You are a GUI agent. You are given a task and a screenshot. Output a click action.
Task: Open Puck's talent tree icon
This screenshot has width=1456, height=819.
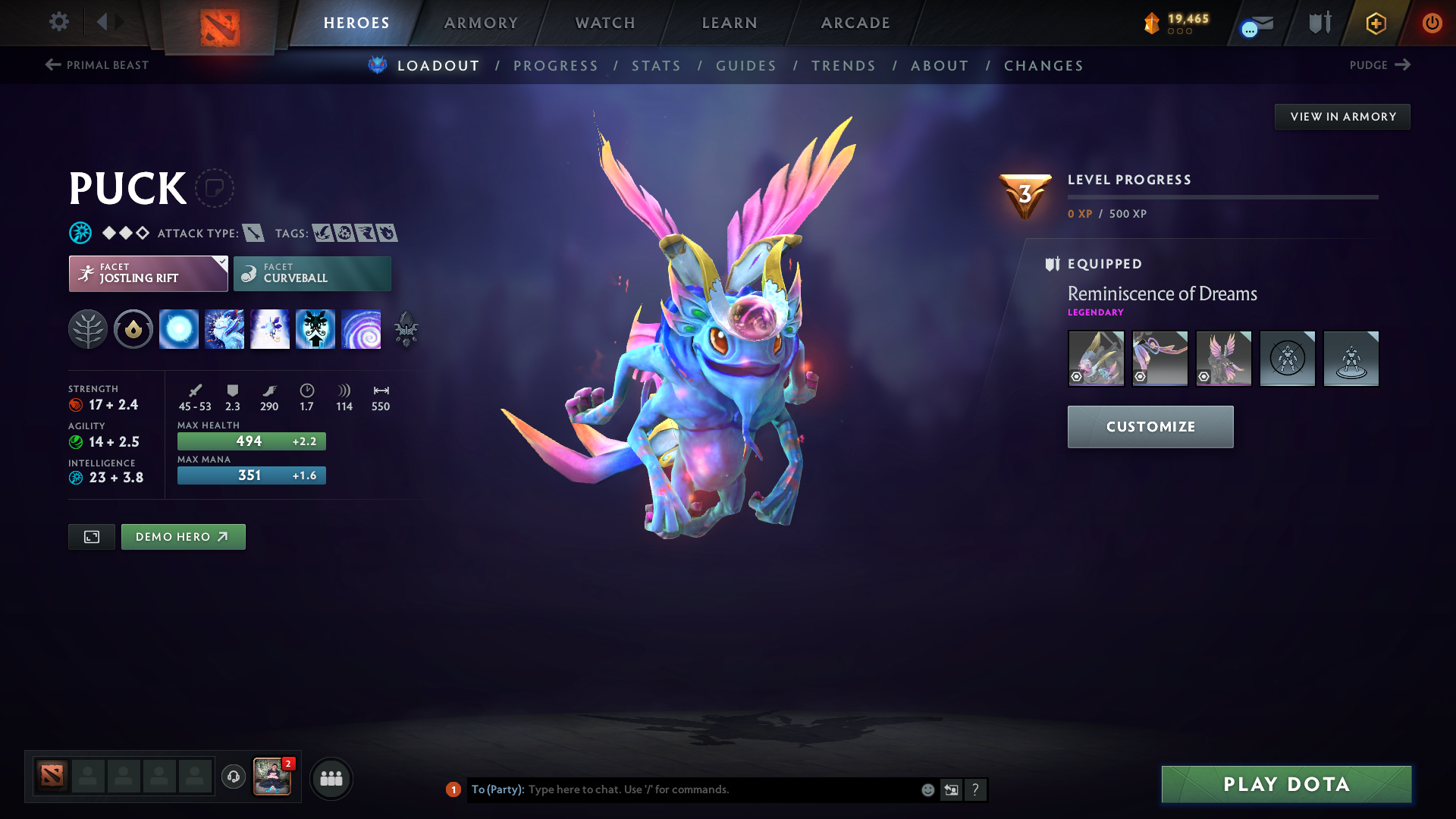[89, 328]
